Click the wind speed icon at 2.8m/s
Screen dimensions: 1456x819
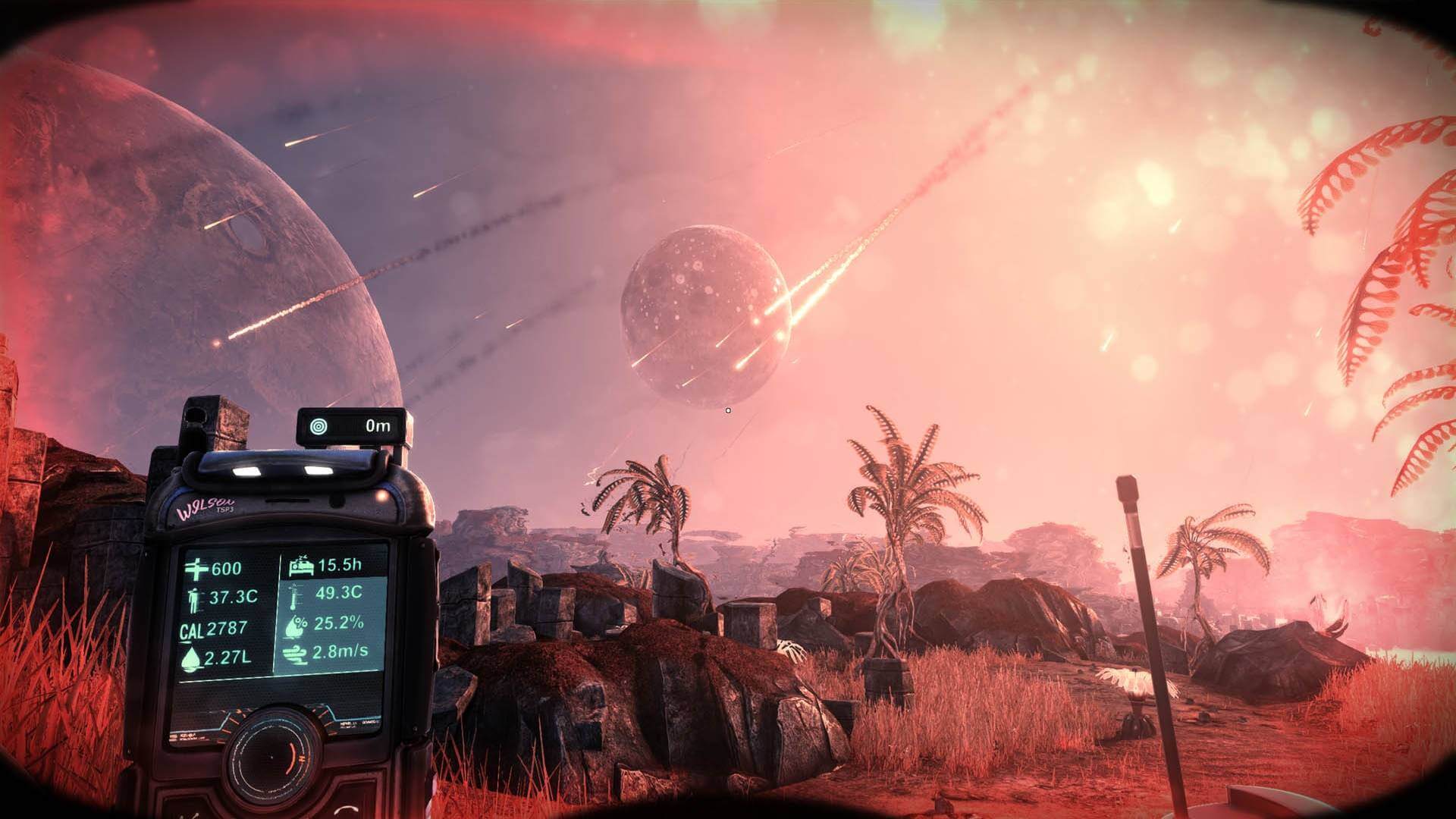point(293,653)
